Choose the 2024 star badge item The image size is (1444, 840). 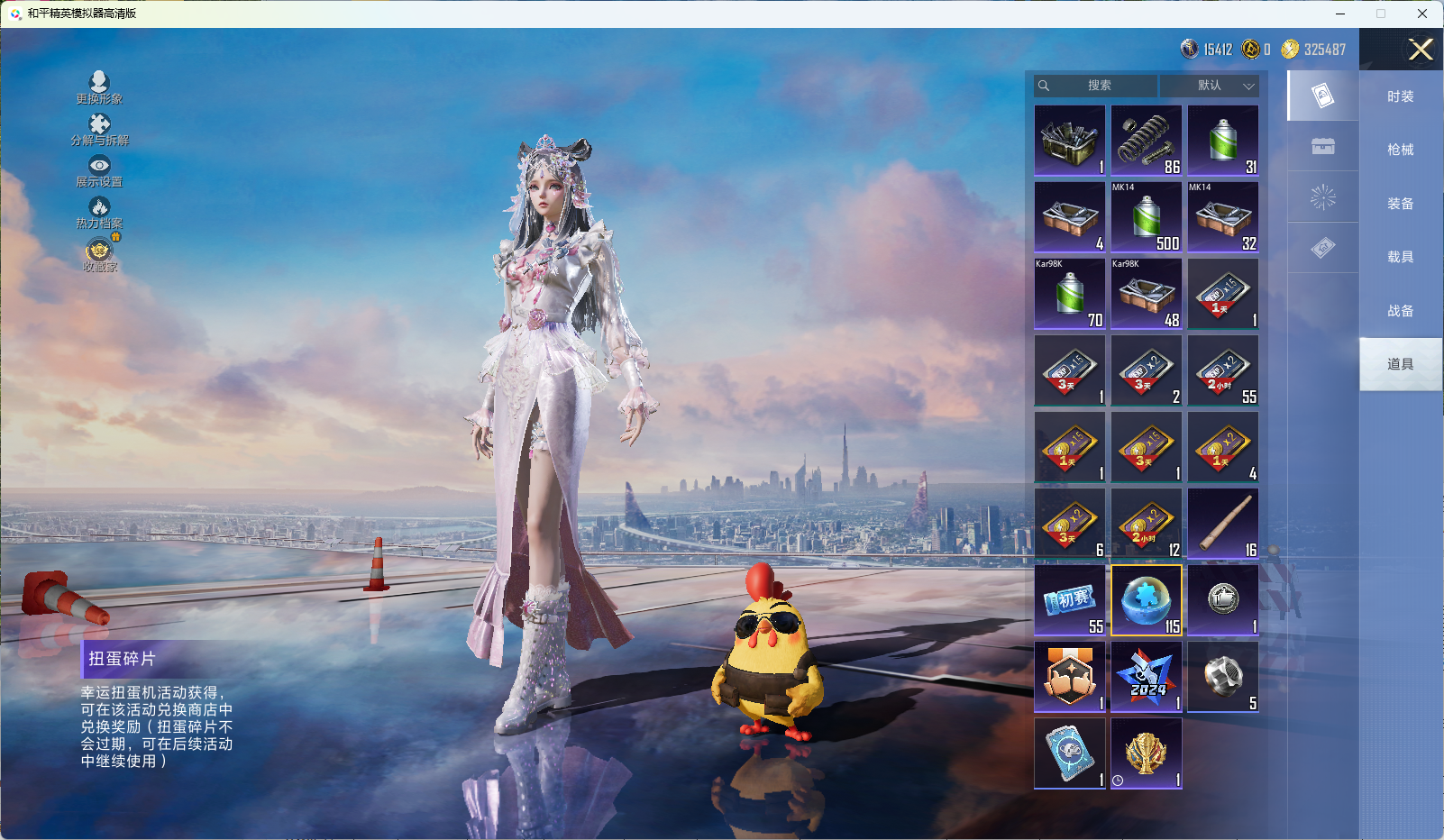(x=1147, y=677)
